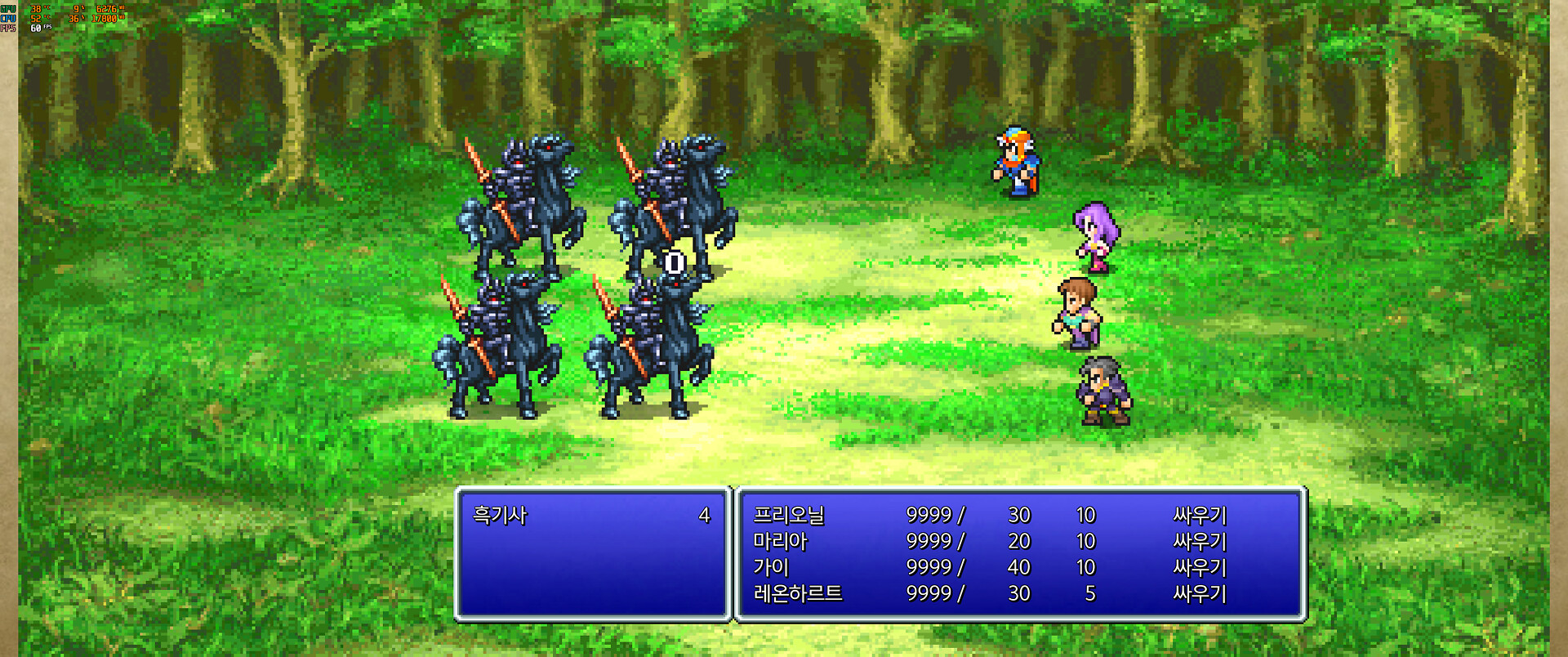This screenshot has width=1568, height=657.
Task: Choose 프리오닐 in the party status window
Action: pos(789,515)
